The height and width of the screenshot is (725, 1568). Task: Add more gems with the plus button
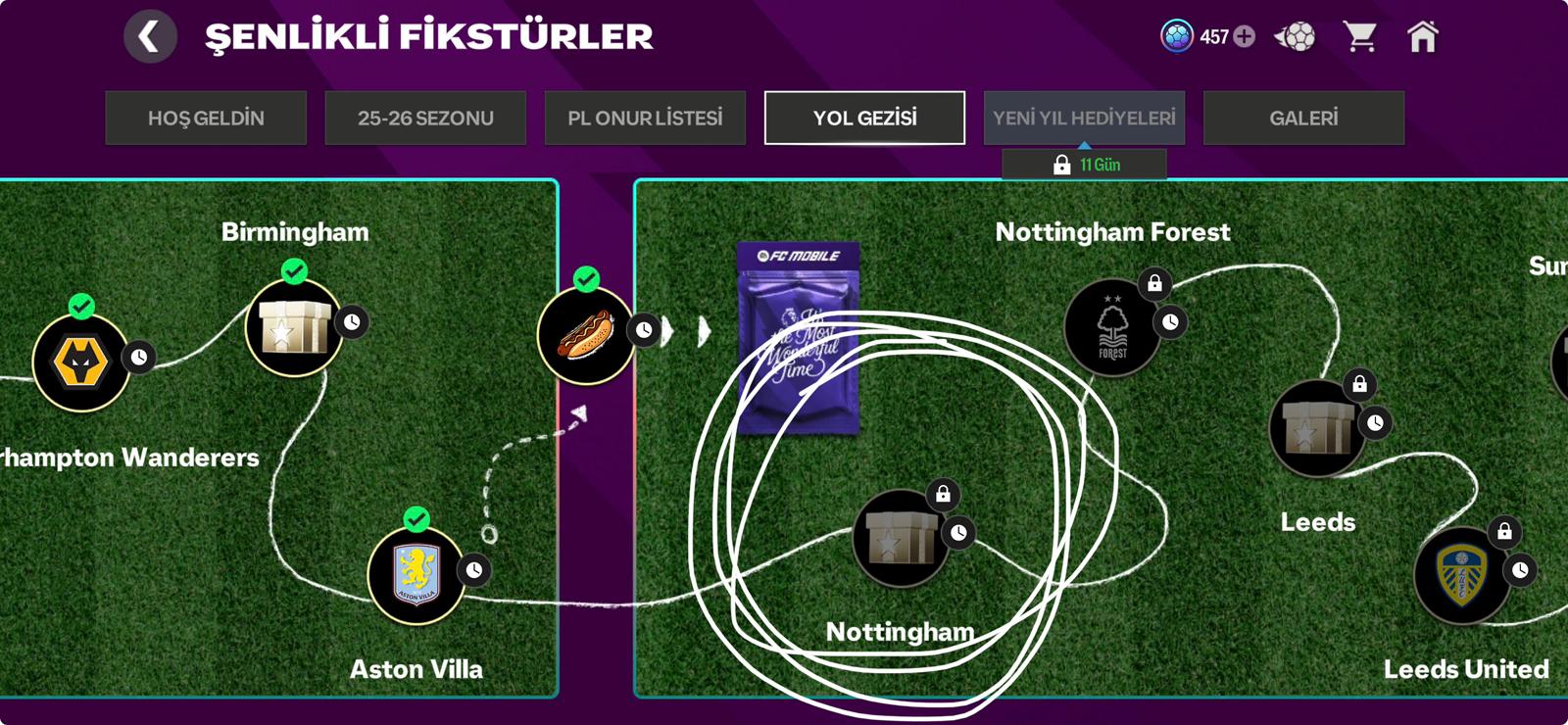(x=1245, y=37)
